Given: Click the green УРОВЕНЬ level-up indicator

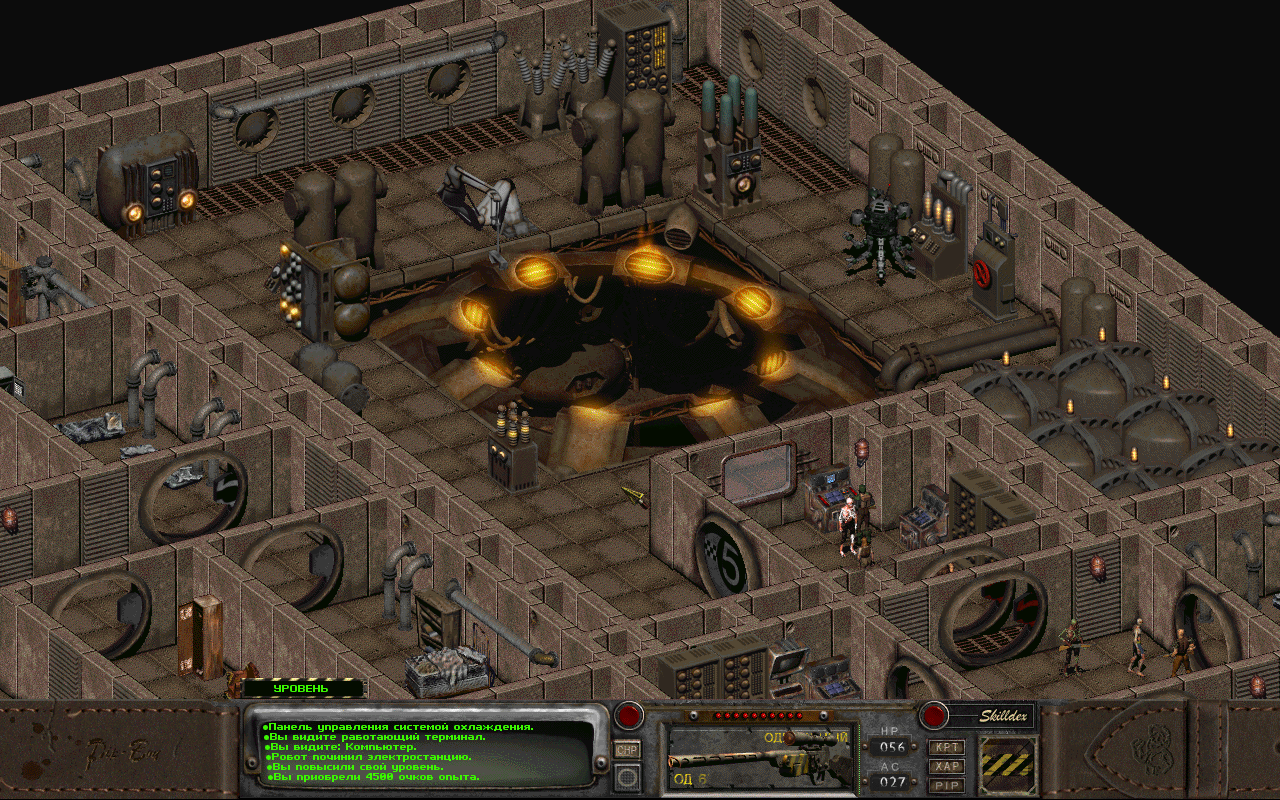Looking at the screenshot, I should click(x=304, y=688).
